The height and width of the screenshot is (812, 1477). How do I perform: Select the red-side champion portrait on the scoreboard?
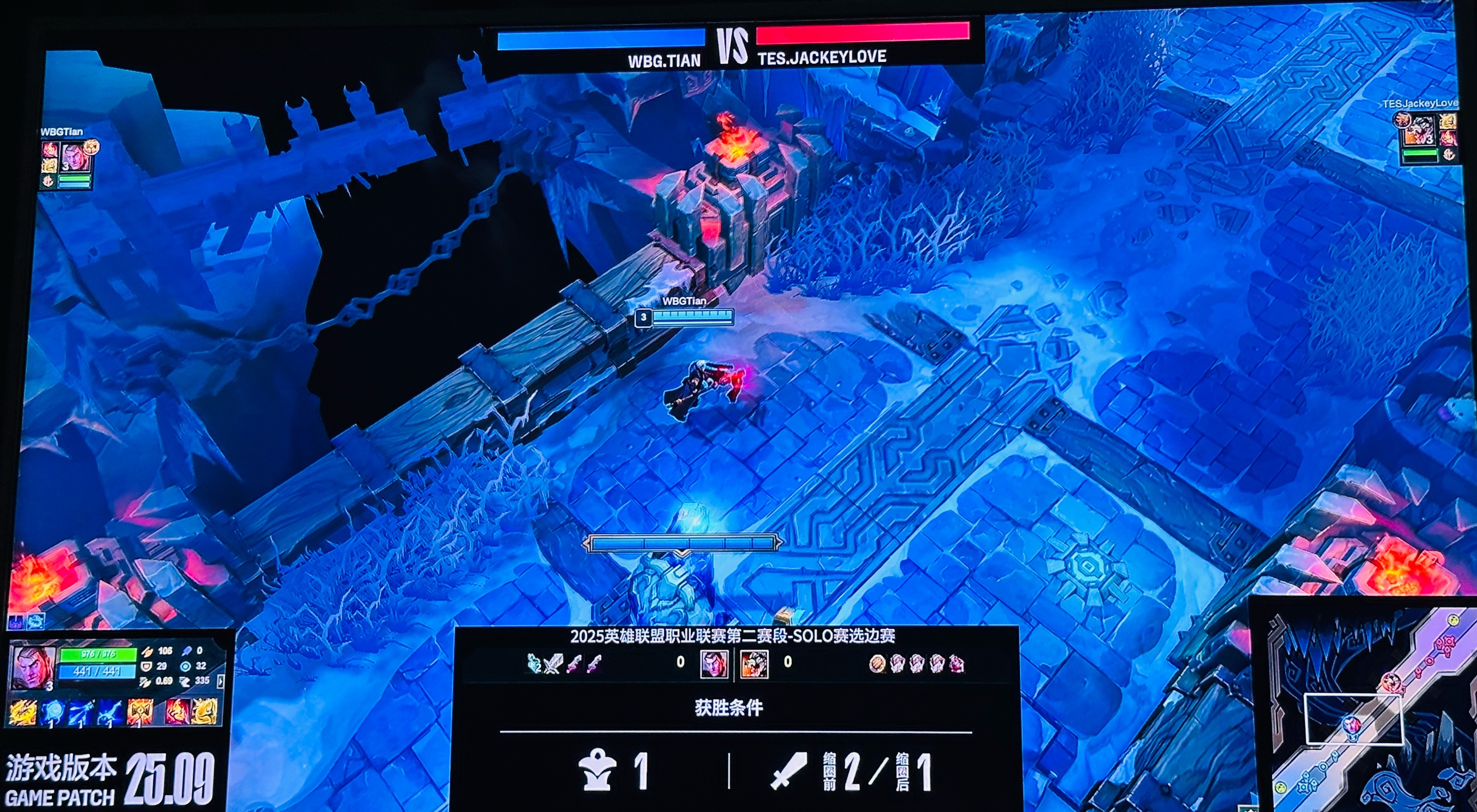coord(754,664)
